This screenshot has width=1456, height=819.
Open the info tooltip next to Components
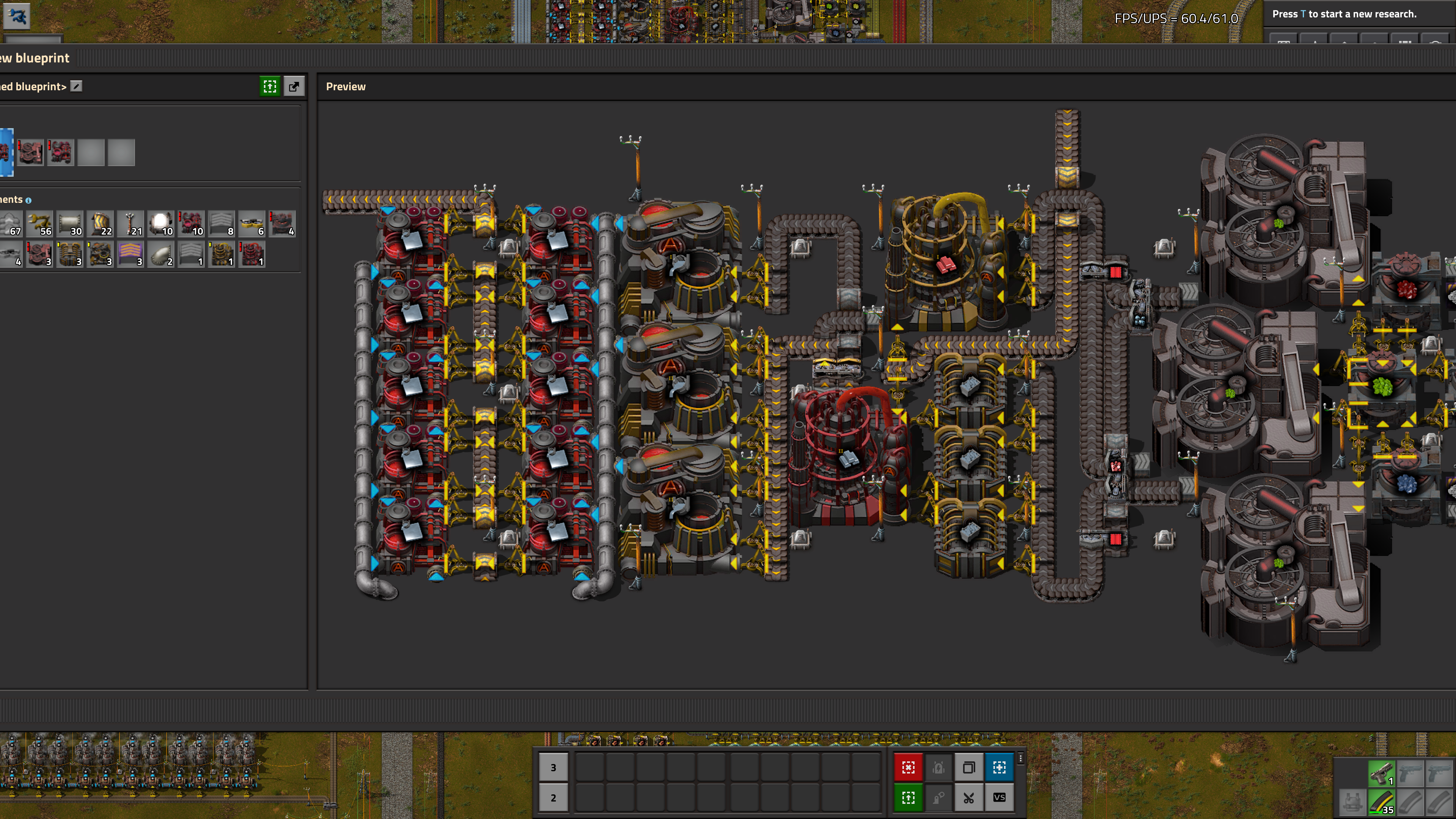point(28,201)
